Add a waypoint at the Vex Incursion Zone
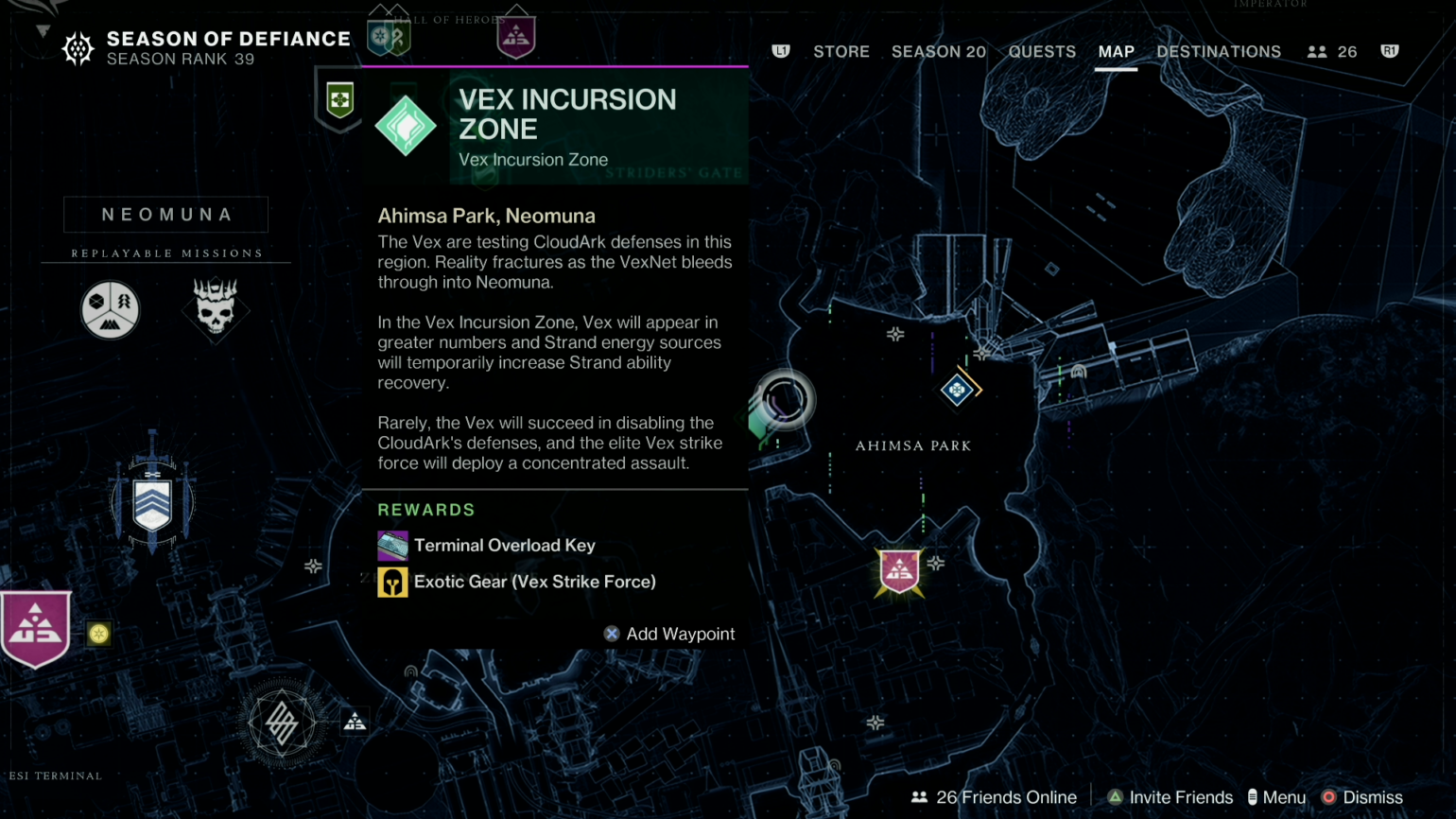Screen dimensions: 1456x819 [x=669, y=634]
